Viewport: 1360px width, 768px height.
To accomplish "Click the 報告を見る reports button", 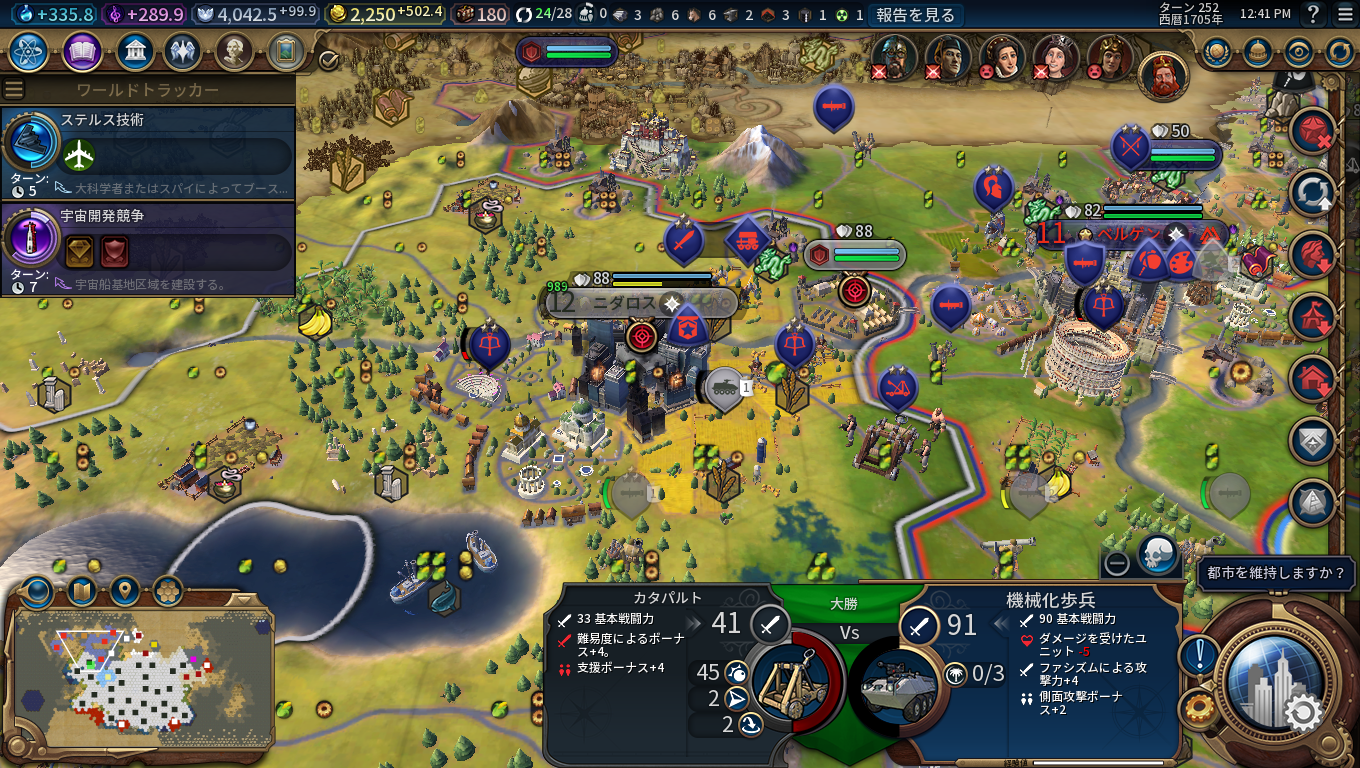I will [916, 15].
